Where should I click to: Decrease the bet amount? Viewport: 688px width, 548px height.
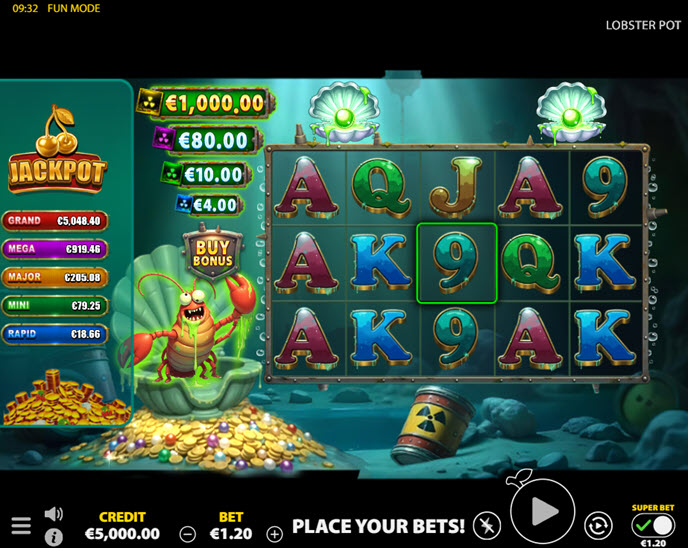point(187,534)
